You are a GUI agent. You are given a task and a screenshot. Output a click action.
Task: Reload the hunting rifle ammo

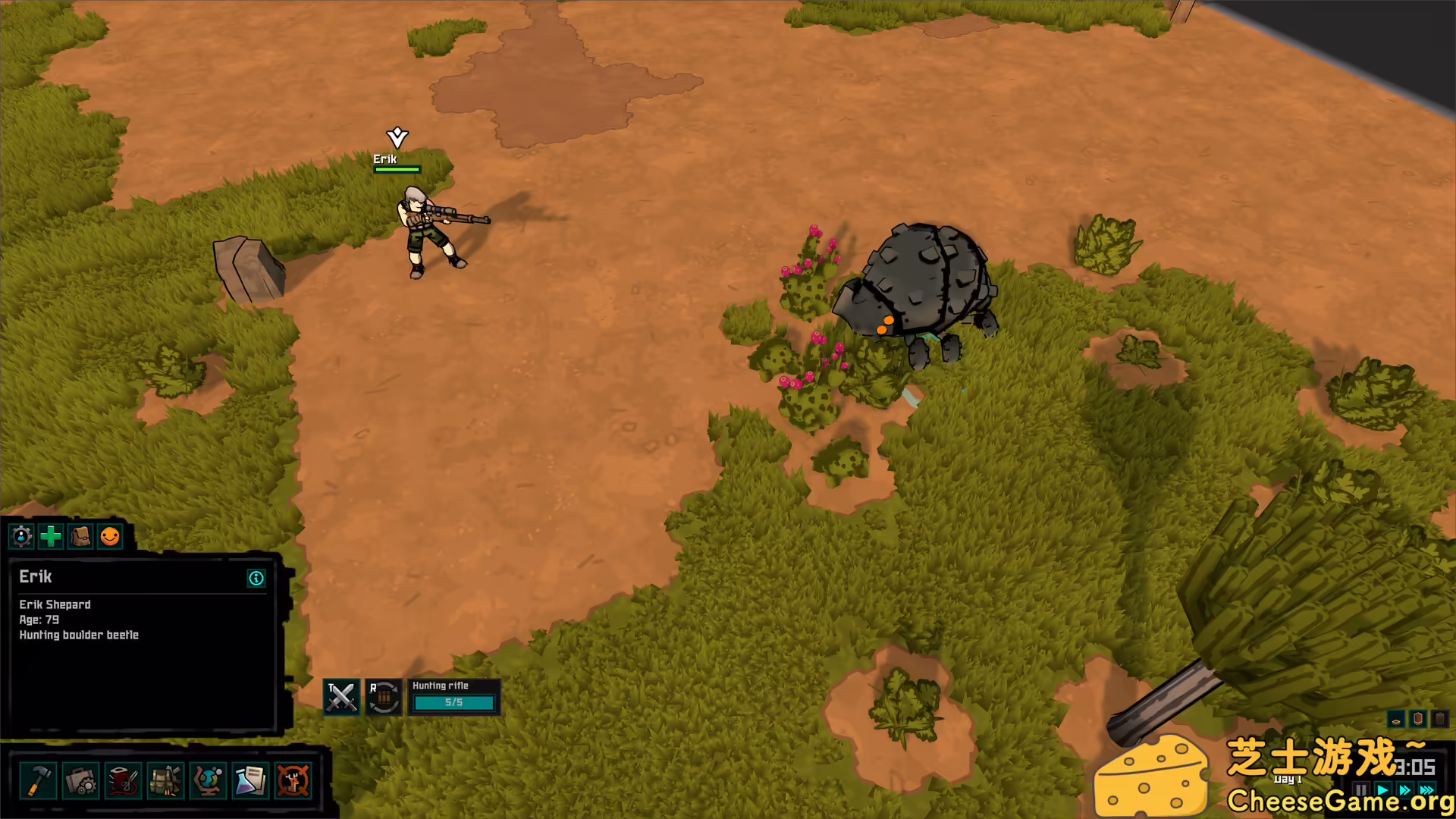click(384, 697)
